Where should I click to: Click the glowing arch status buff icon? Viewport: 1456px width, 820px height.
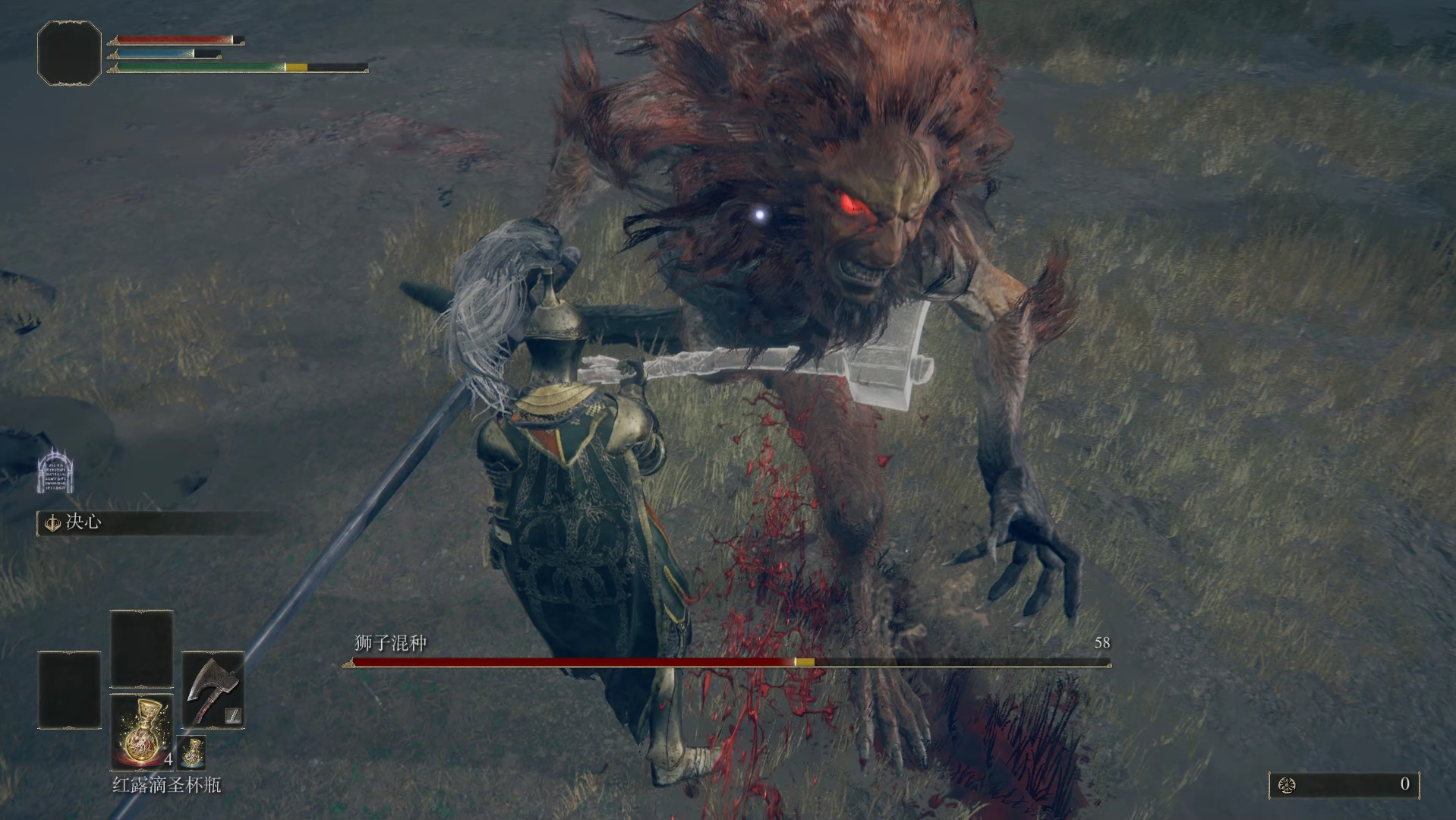click(55, 471)
